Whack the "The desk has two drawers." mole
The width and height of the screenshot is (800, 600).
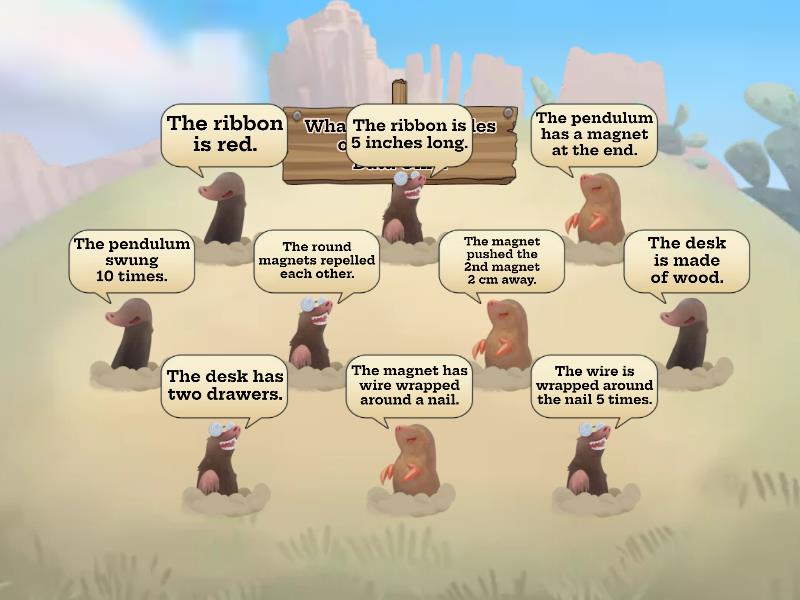(225, 385)
